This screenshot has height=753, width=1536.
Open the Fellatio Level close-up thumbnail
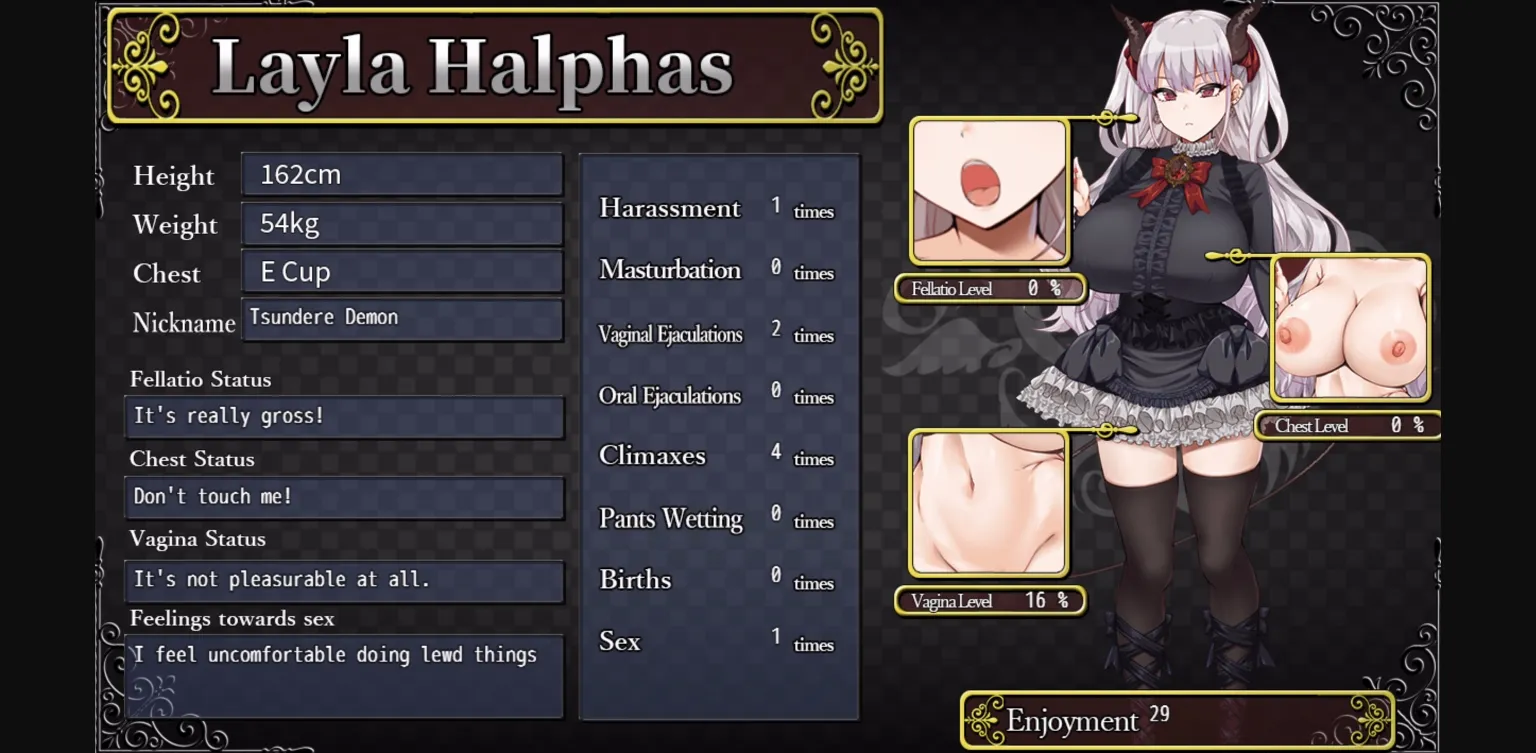click(x=989, y=190)
